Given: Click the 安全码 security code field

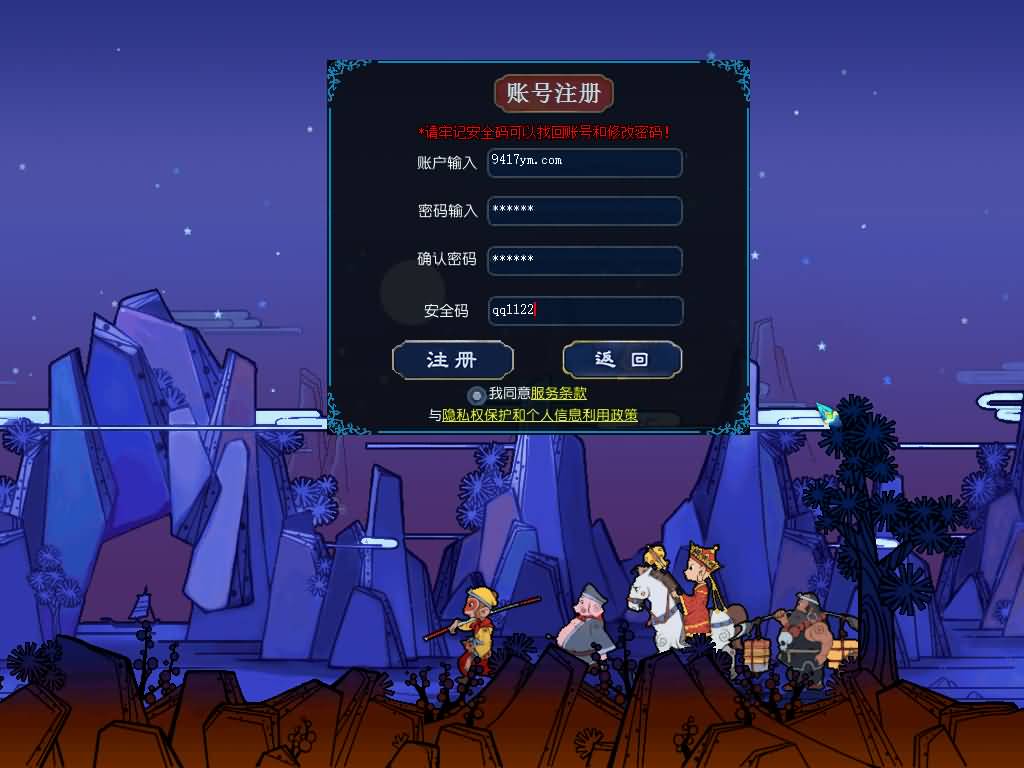Looking at the screenshot, I should tap(585, 310).
